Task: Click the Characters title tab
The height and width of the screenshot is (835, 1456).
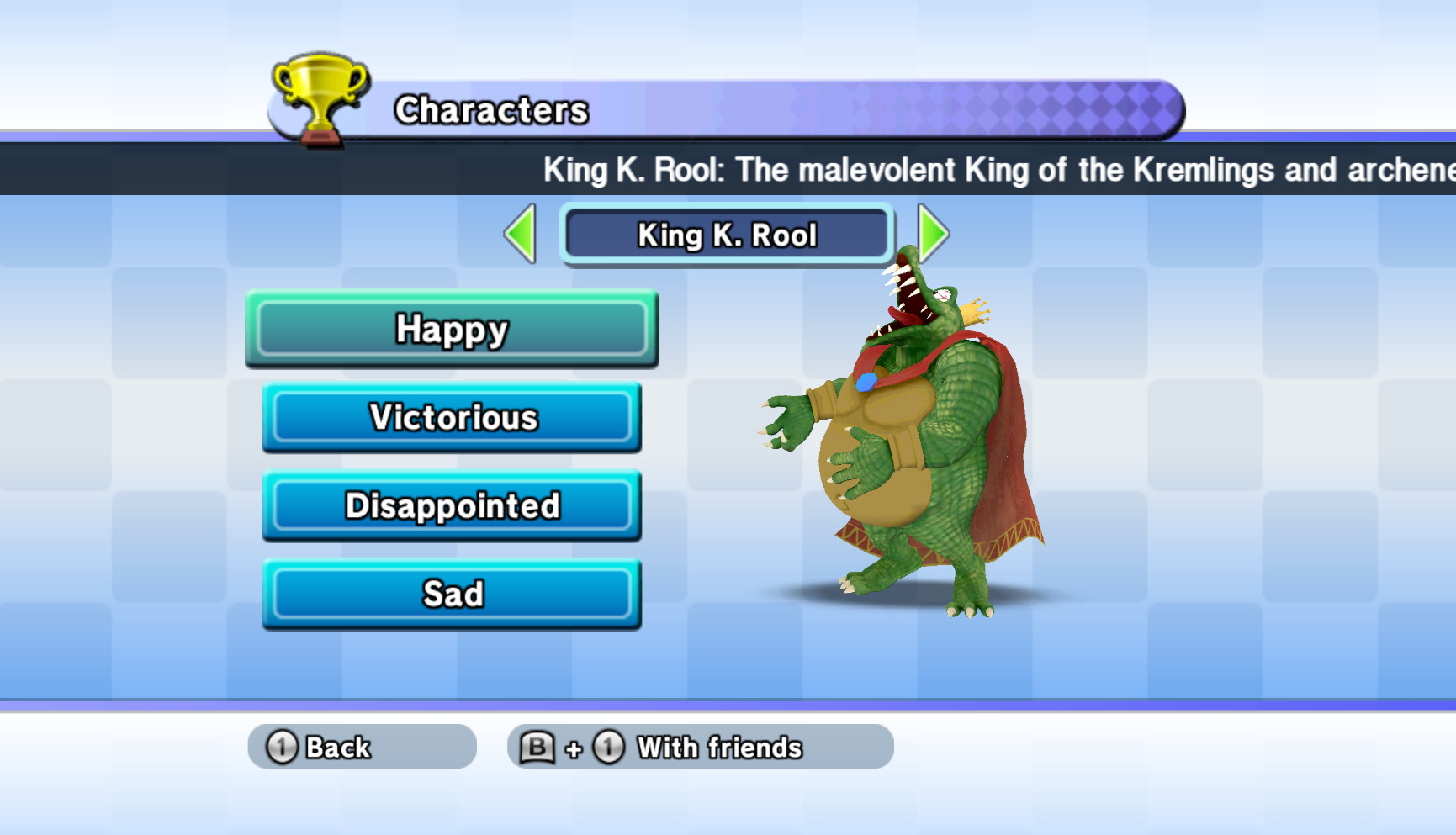Action: [x=492, y=109]
